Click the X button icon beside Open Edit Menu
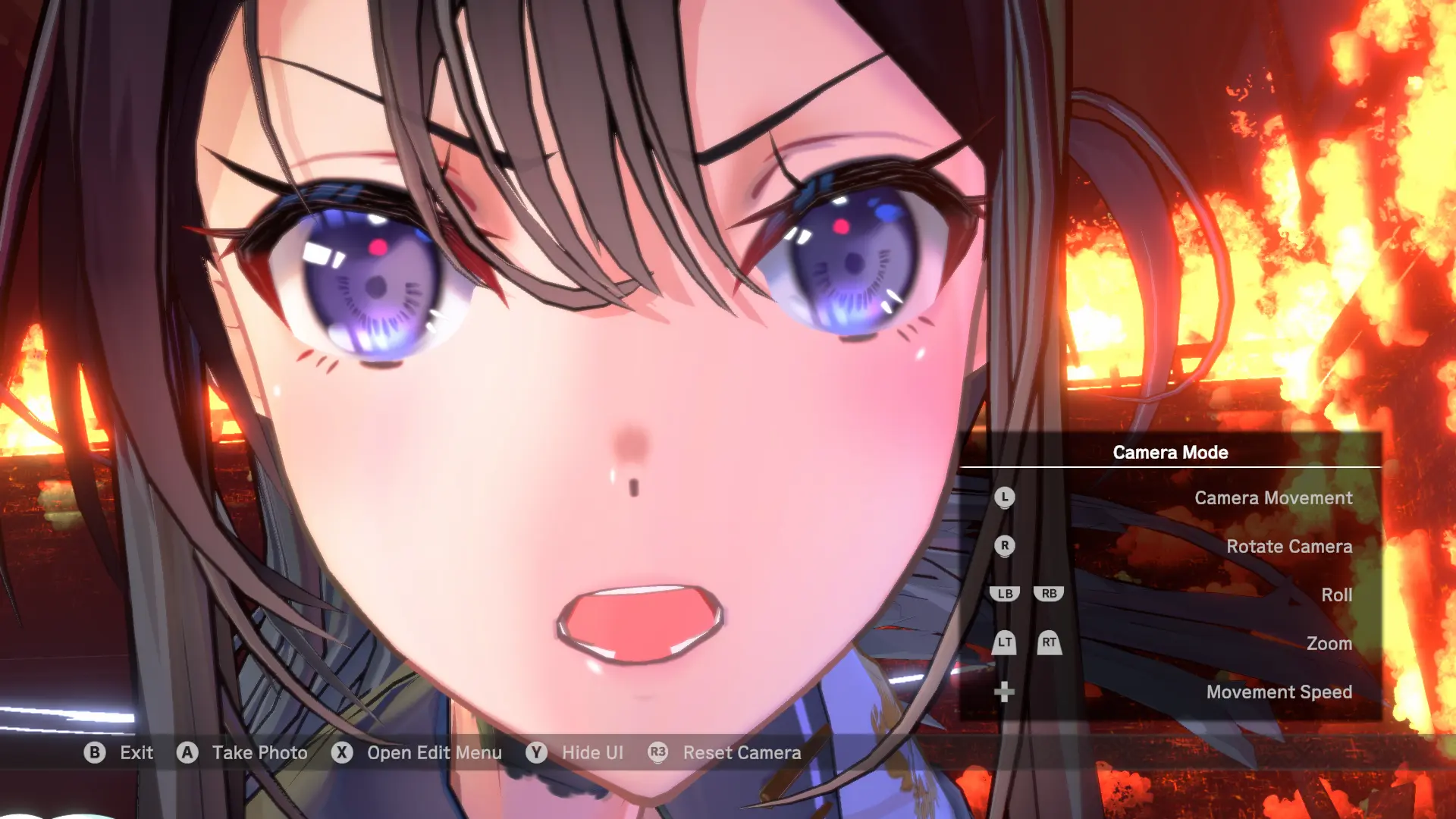The width and height of the screenshot is (1456, 819). point(342,753)
